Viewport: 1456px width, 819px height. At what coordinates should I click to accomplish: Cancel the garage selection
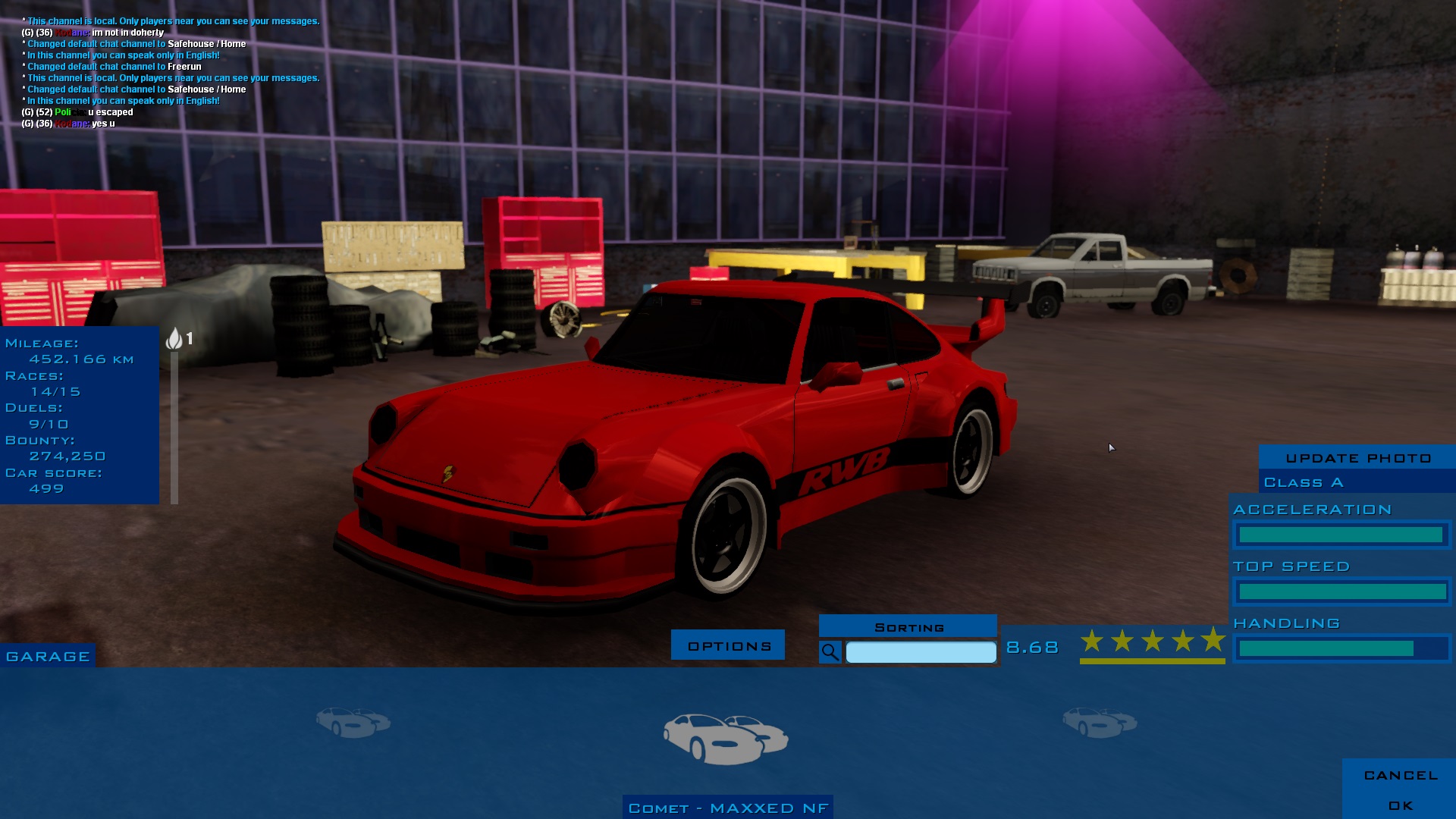pyautogui.click(x=1400, y=775)
